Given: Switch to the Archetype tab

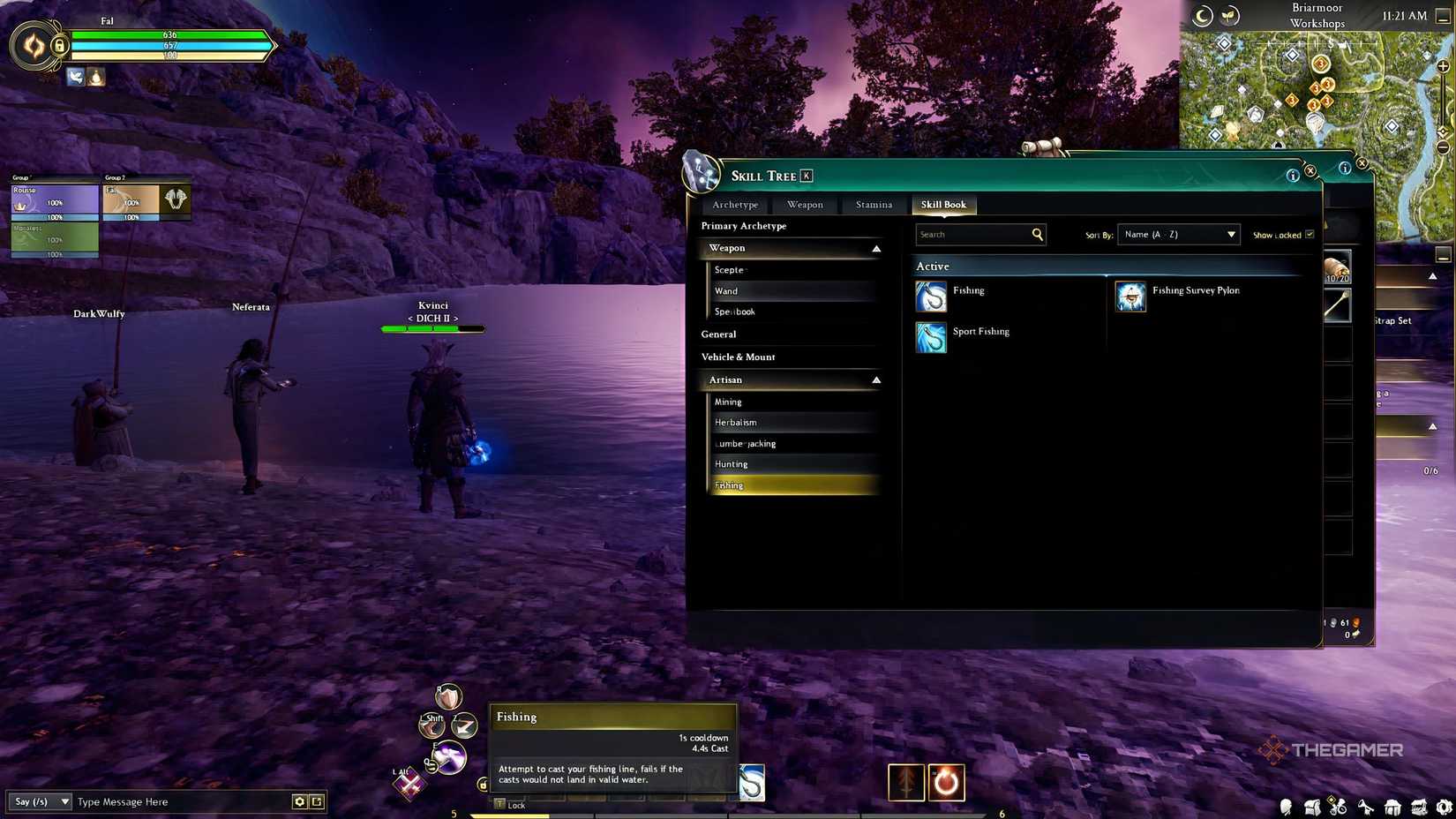Looking at the screenshot, I should click(735, 204).
